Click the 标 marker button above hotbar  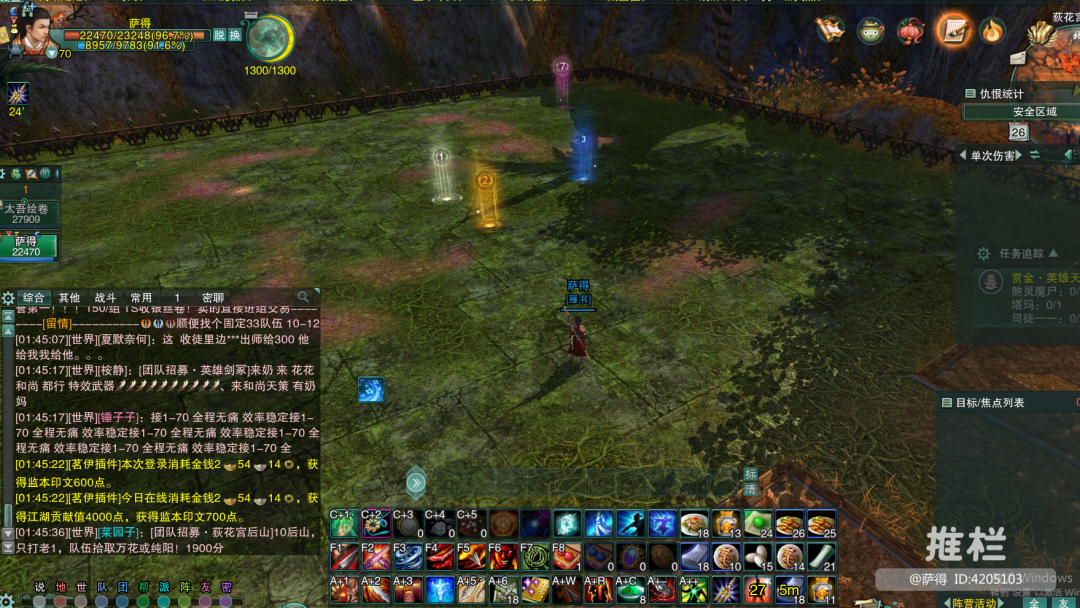point(750,474)
